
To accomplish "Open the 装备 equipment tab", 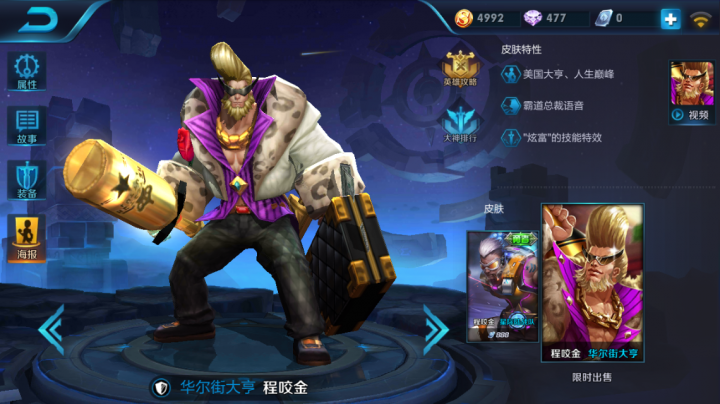I will pos(27,180).
